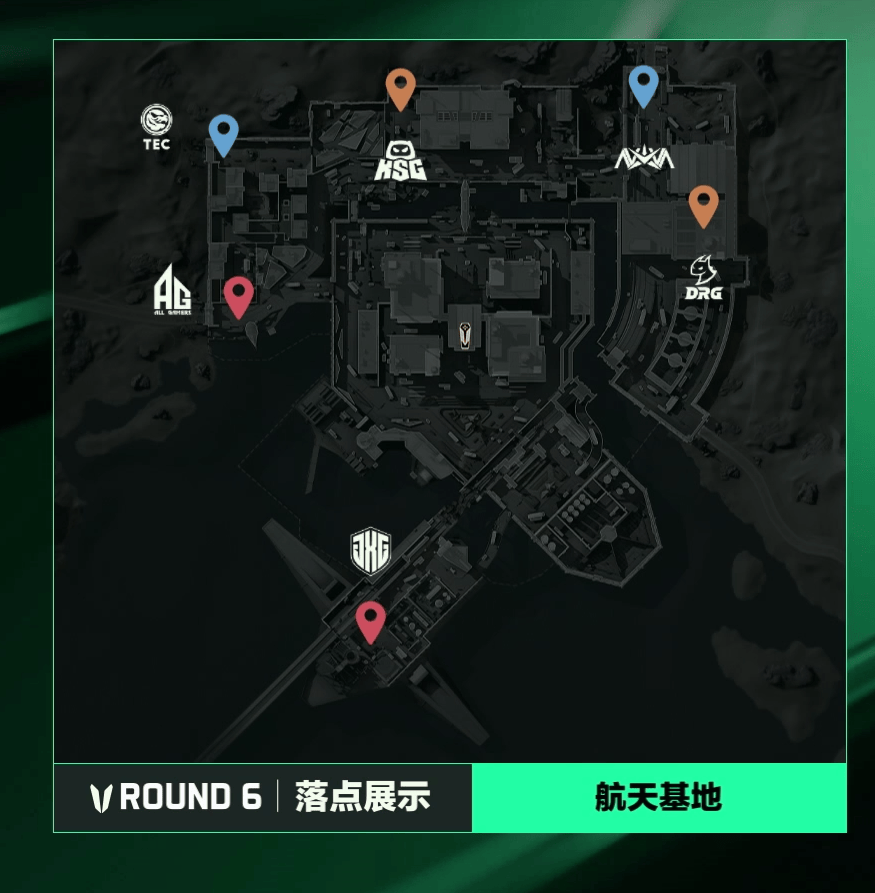Click the NOVA team logo
Image resolution: width=875 pixels, height=893 pixels.
coord(644,158)
